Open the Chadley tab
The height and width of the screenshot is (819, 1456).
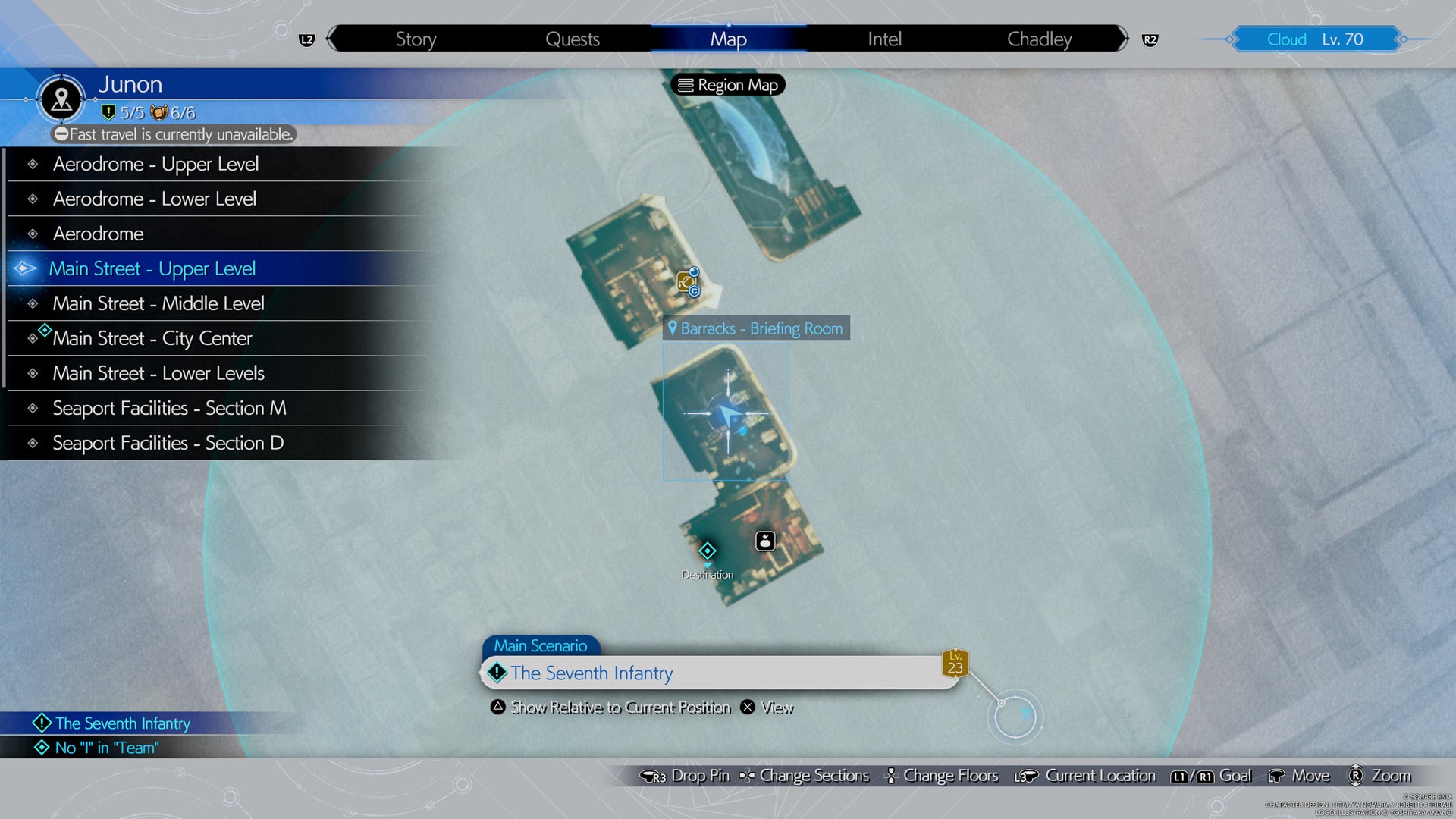pos(1039,39)
